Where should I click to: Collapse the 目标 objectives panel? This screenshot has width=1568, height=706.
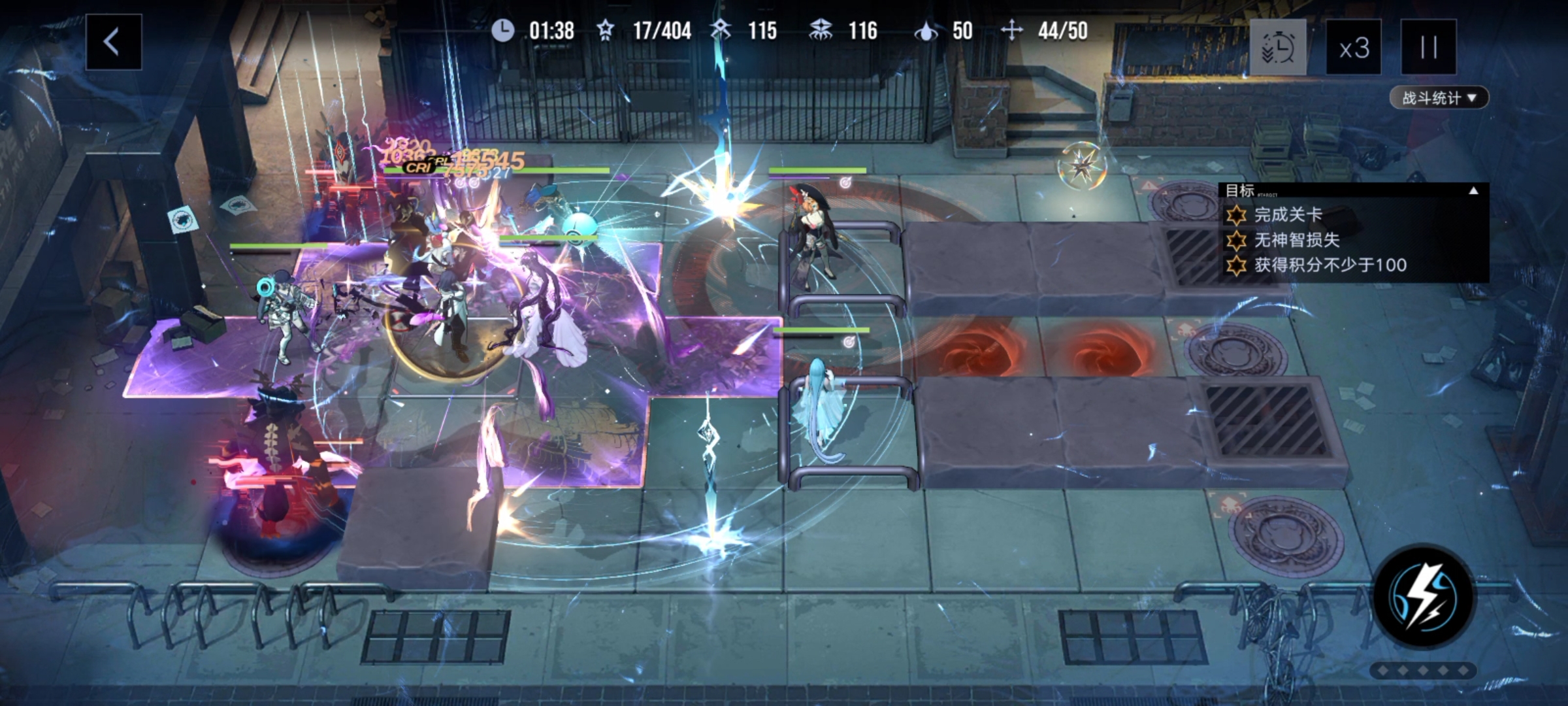click(x=1473, y=191)
